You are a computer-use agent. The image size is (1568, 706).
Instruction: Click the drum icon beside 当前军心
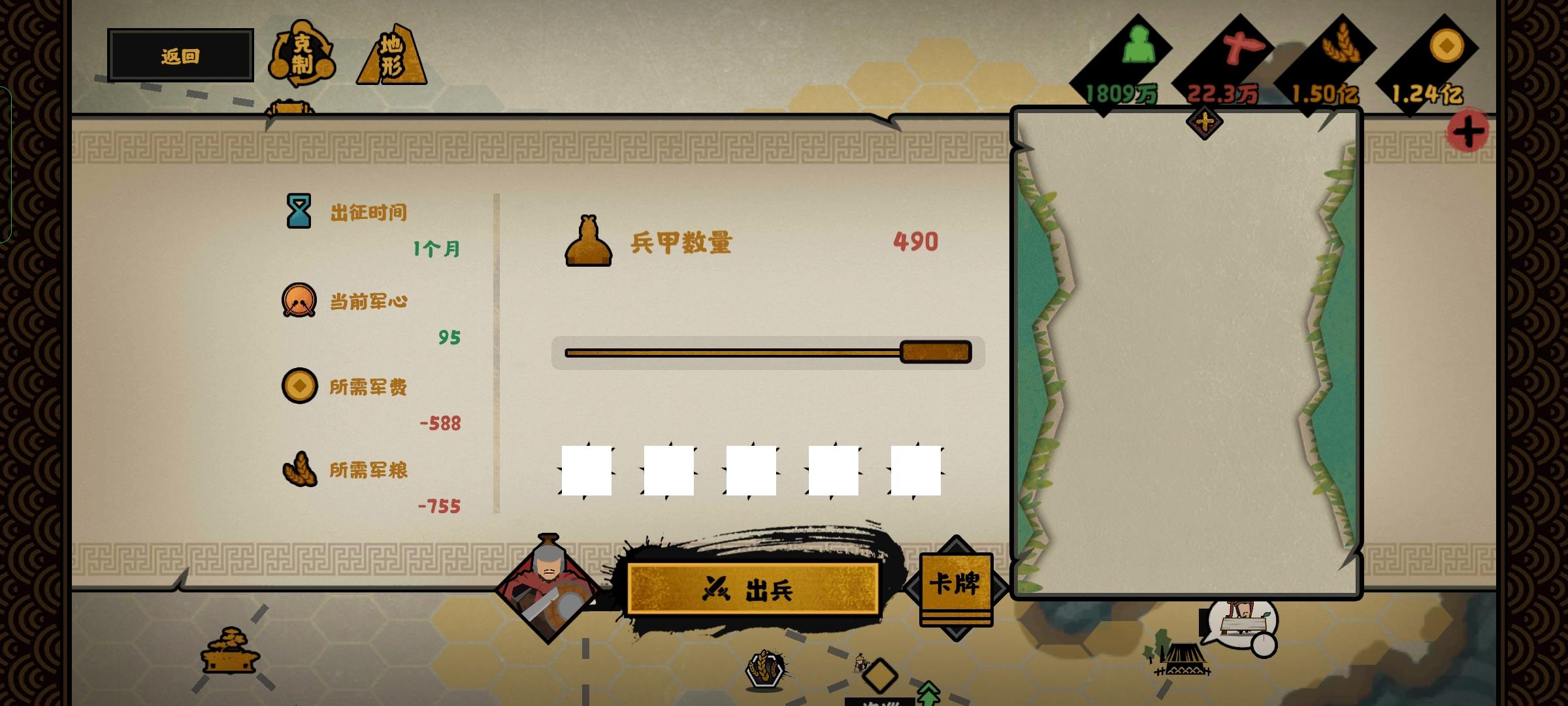[299, 301]
